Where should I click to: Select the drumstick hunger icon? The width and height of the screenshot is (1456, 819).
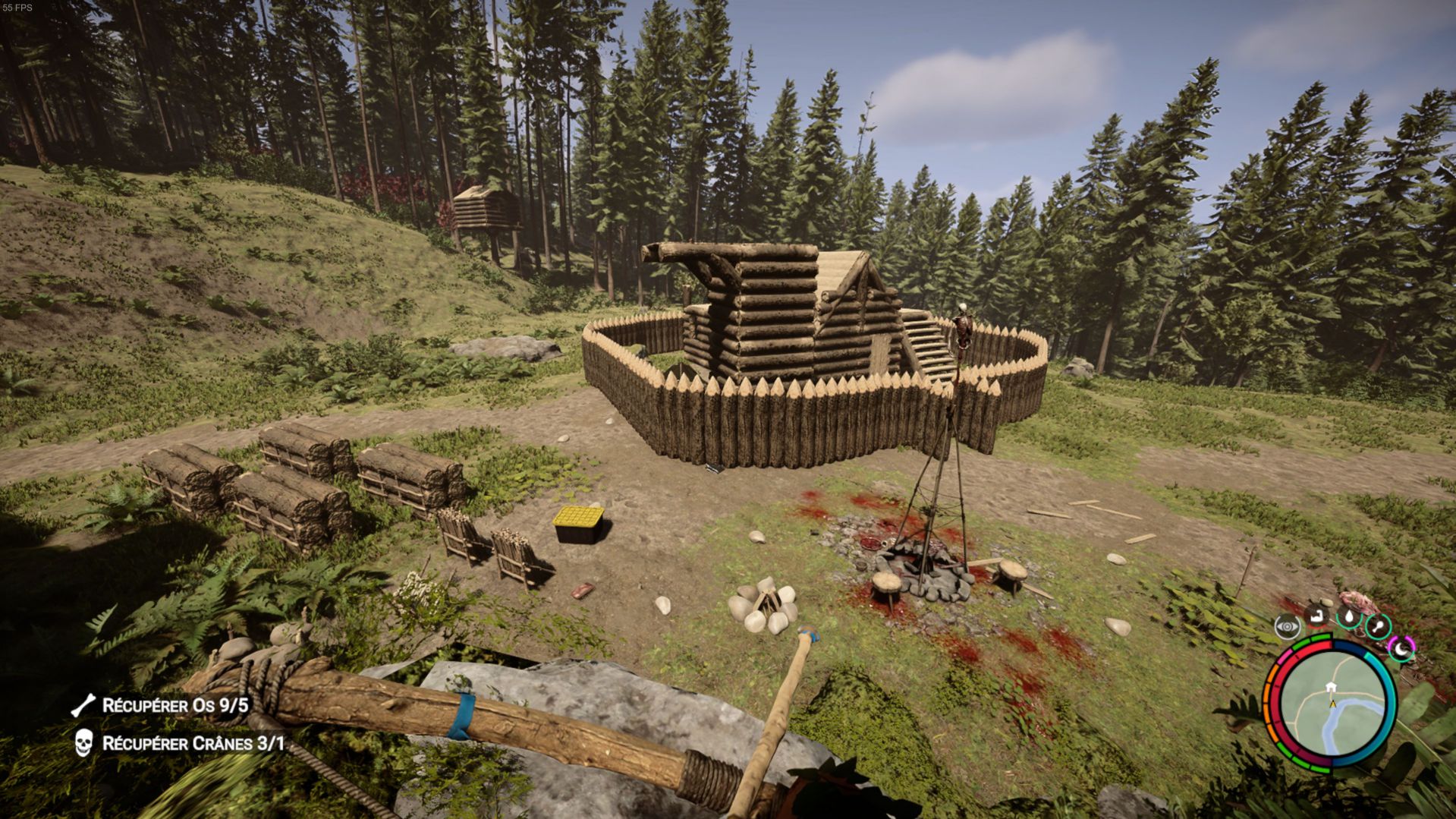coord(1377,627)
